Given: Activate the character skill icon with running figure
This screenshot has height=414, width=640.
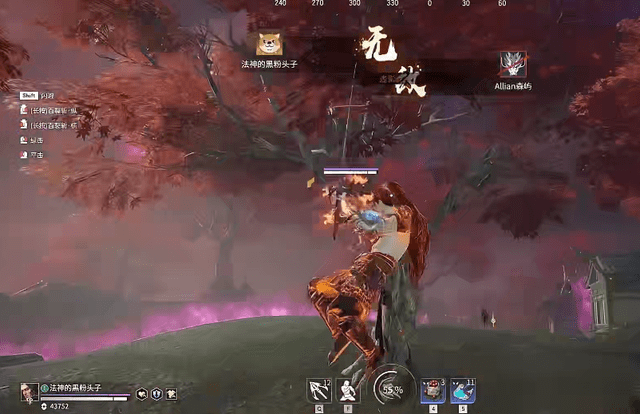Looking at the screenshot, I should [x=349, y=390].
